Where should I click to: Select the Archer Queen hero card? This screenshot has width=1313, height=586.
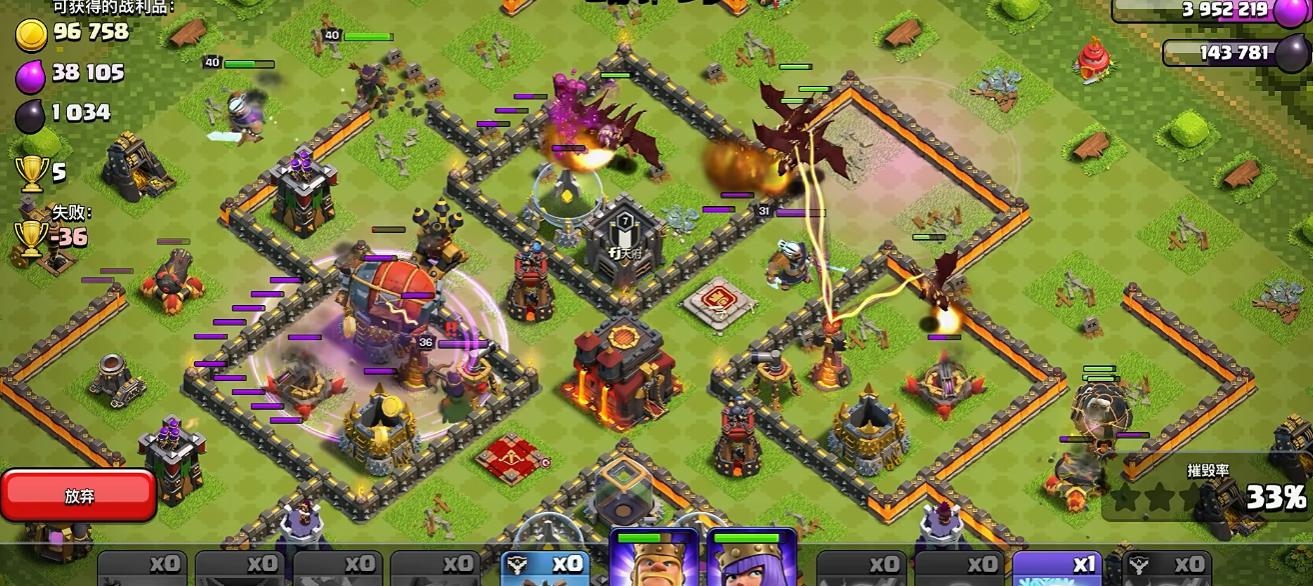(x=751, y=560)
